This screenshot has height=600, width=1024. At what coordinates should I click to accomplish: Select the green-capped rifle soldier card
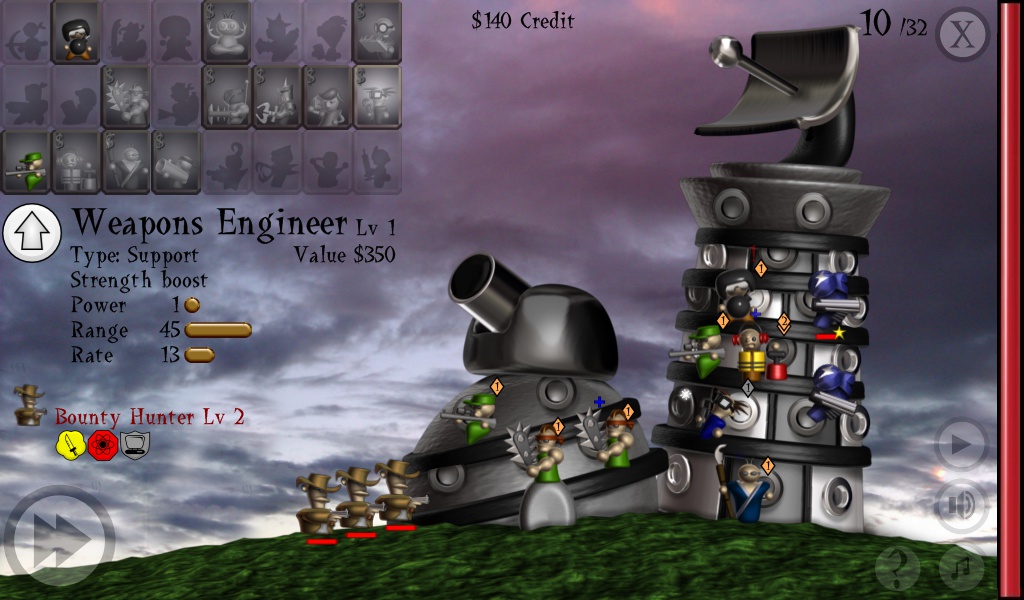26,162
